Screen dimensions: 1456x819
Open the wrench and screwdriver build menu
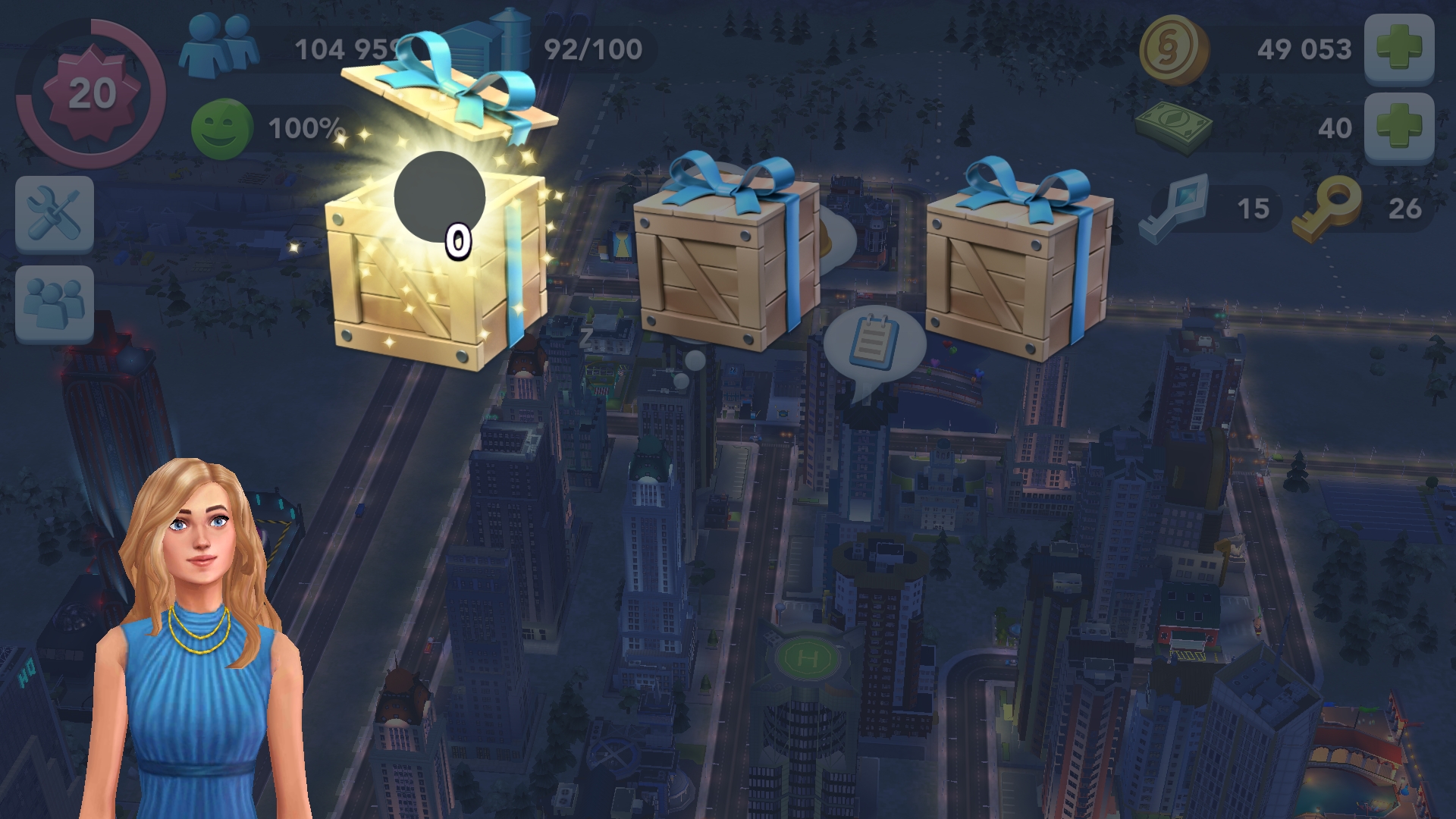tap(55, 214)
